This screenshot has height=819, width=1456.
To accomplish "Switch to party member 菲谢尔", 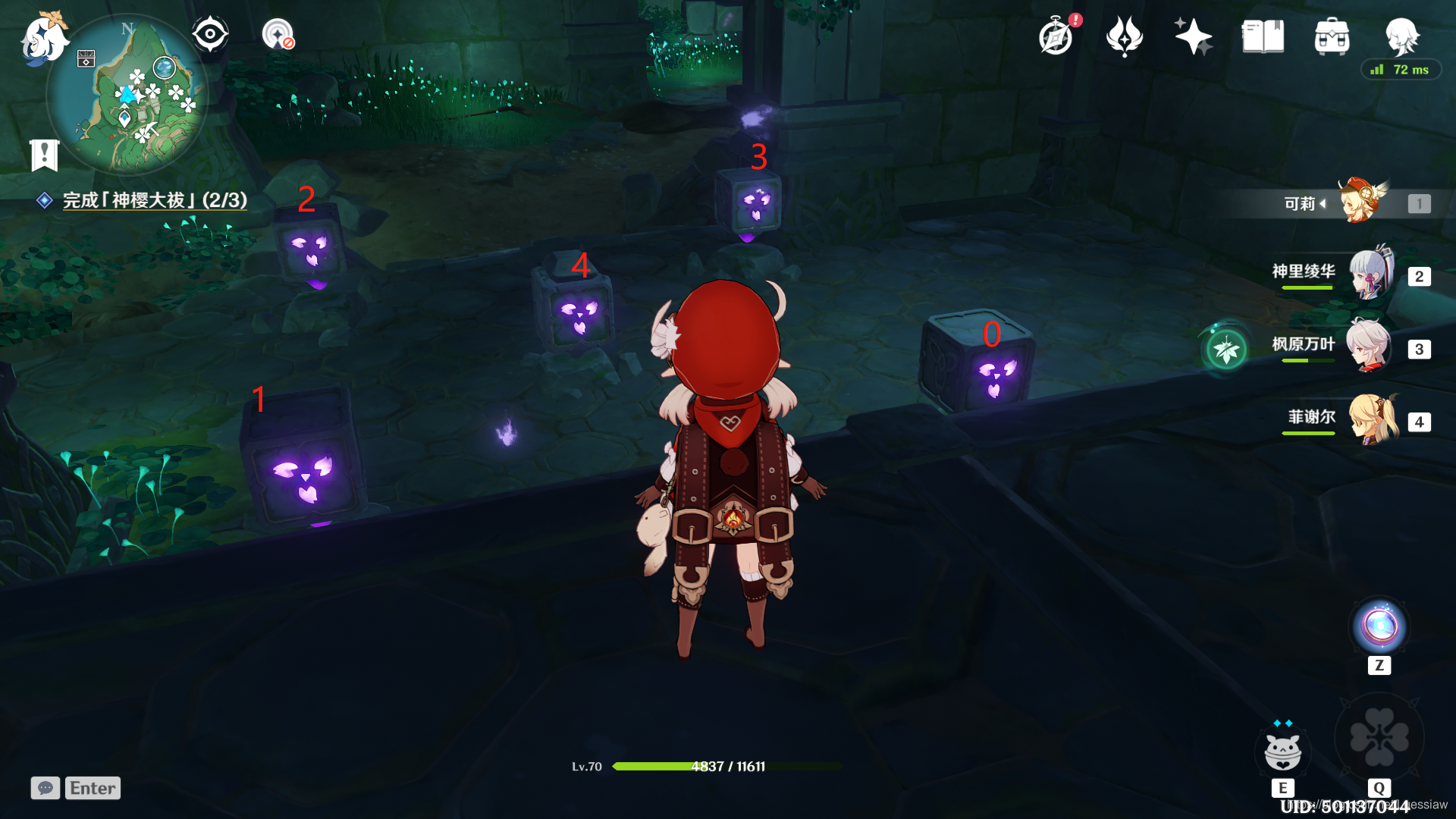I will (x=1373, y=419).
